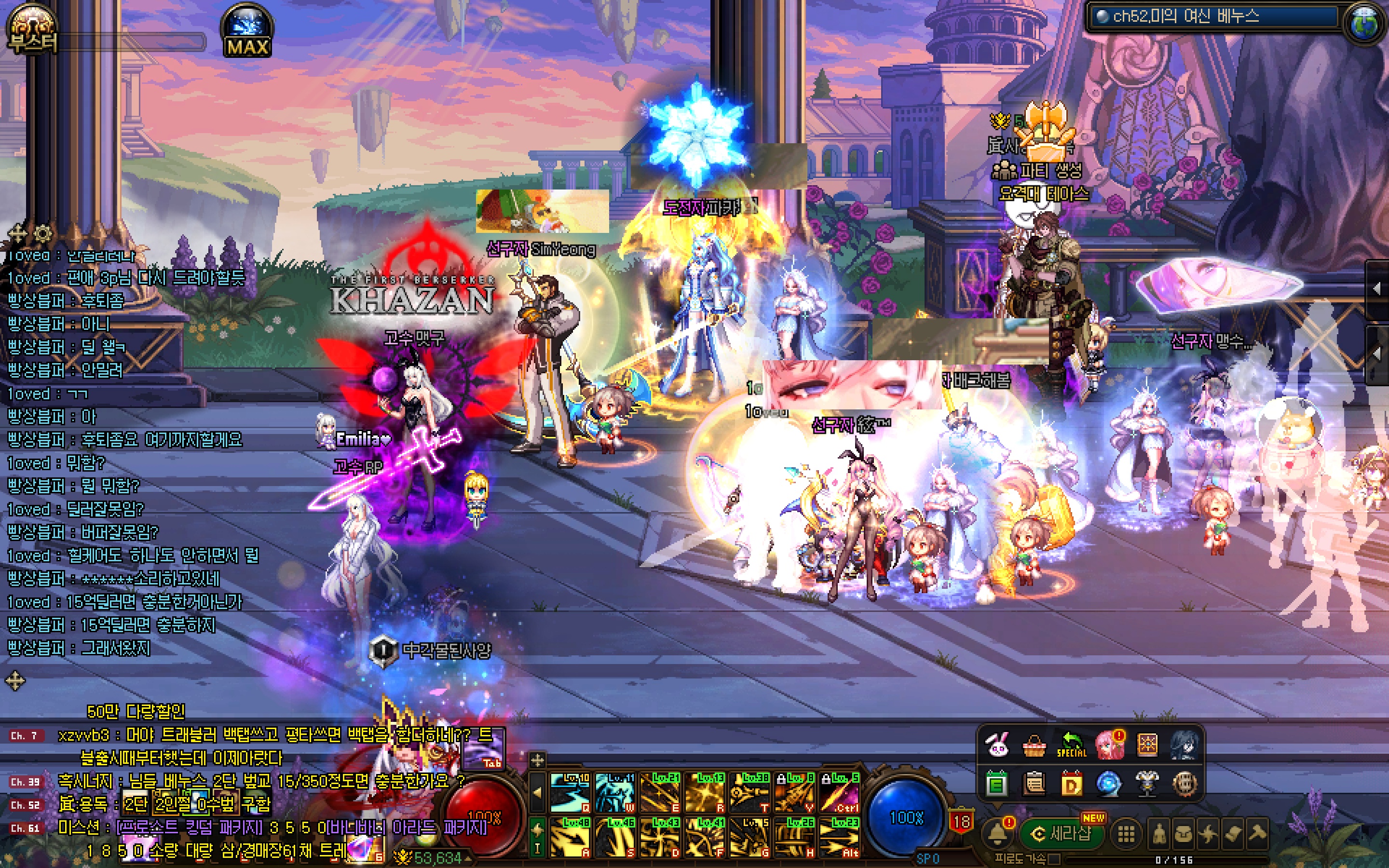The image size is (1389, 868).
Task: Open the green E calendar icon
Action: click(997, 783)
